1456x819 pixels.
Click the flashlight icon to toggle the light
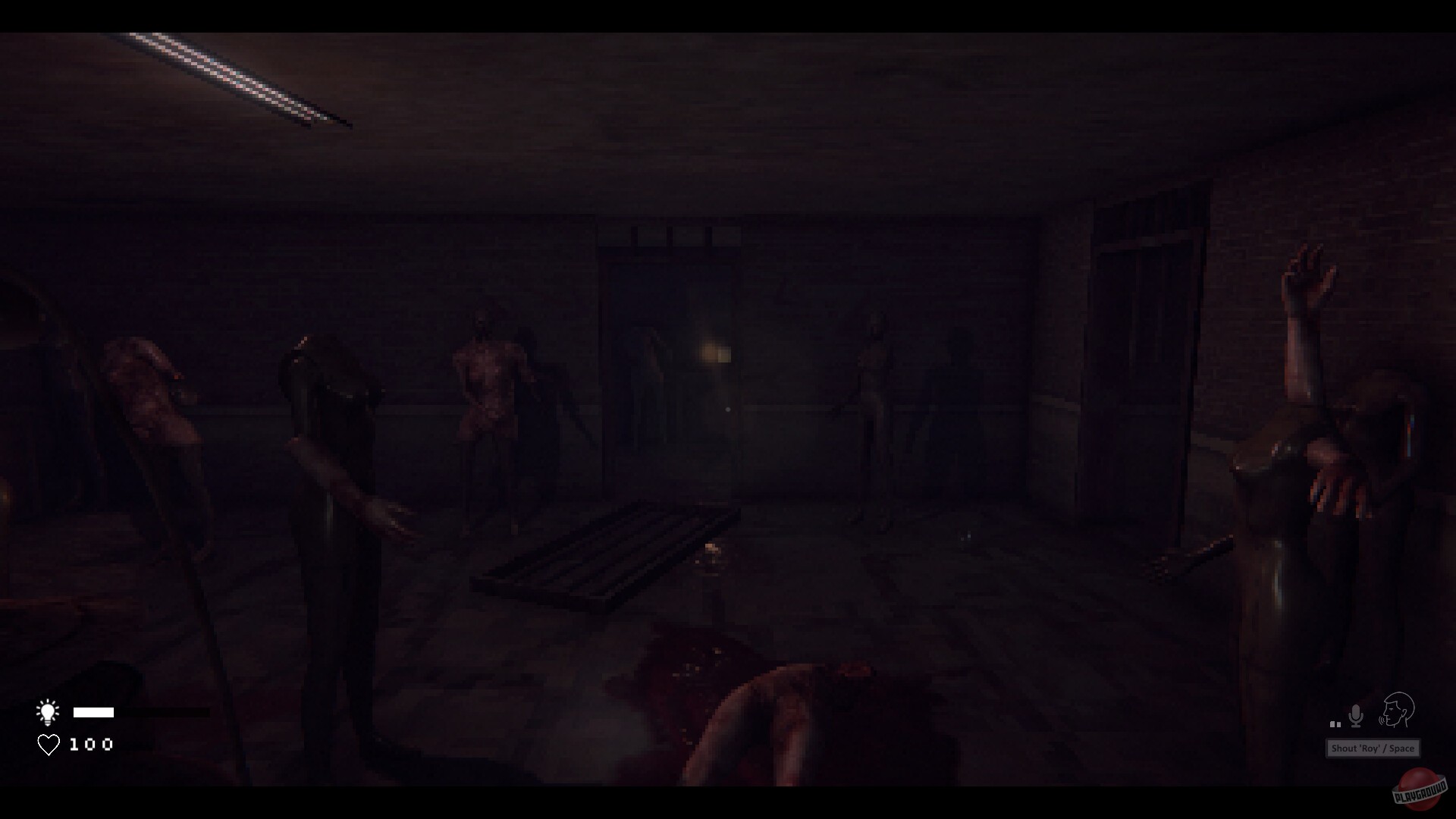tap(48, 711)
